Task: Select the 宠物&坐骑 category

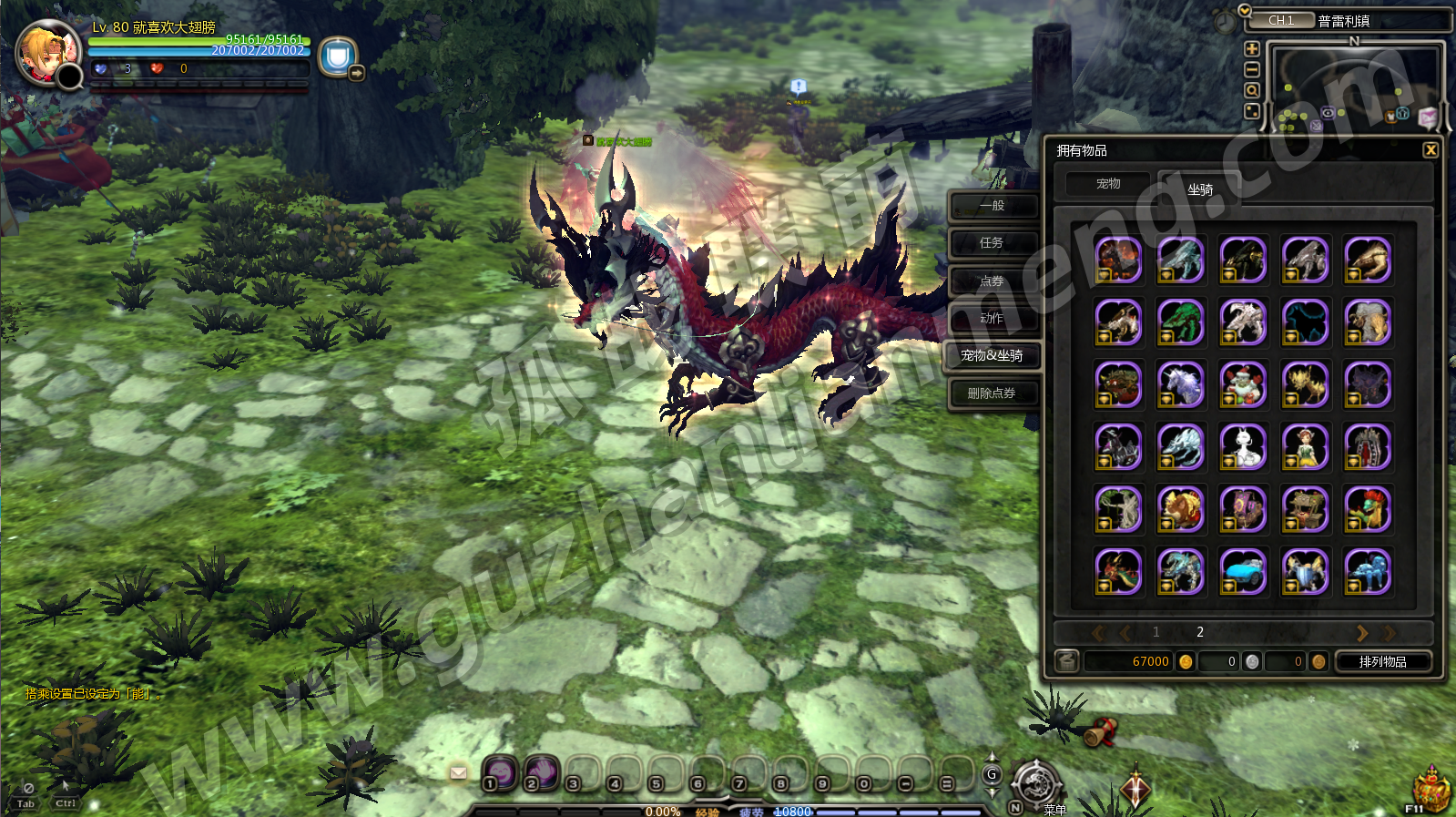Action: (x=992, y=356)
